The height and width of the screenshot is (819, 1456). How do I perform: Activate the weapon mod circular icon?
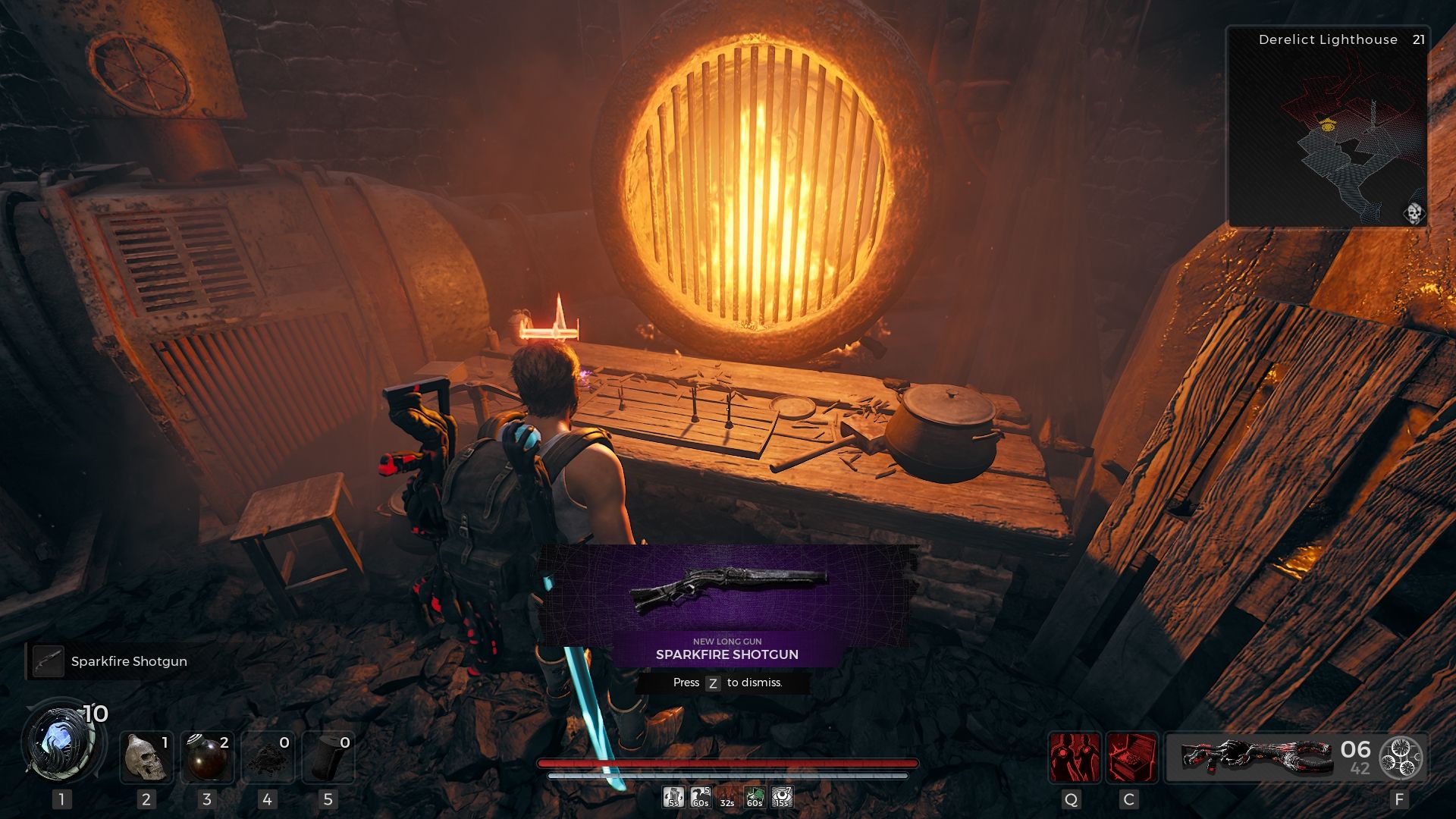pos(1400,757)
